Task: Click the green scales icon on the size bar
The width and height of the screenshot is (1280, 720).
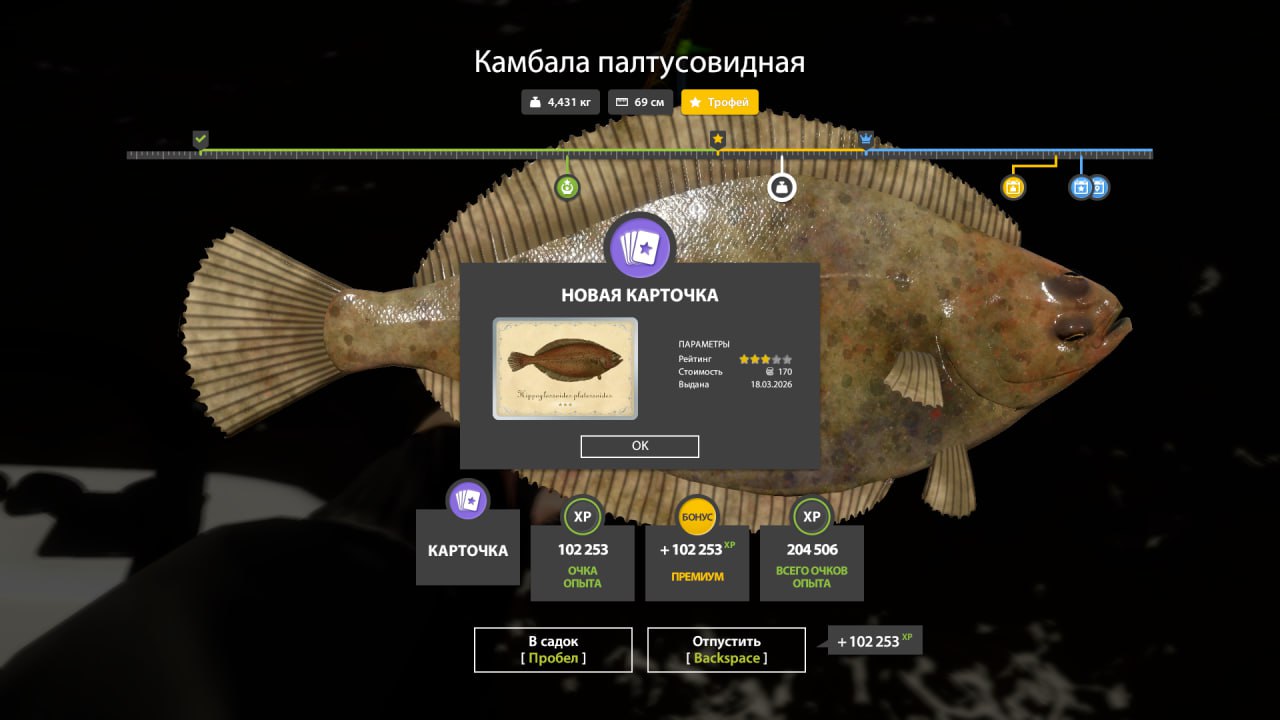Action: tap(566, 186)
